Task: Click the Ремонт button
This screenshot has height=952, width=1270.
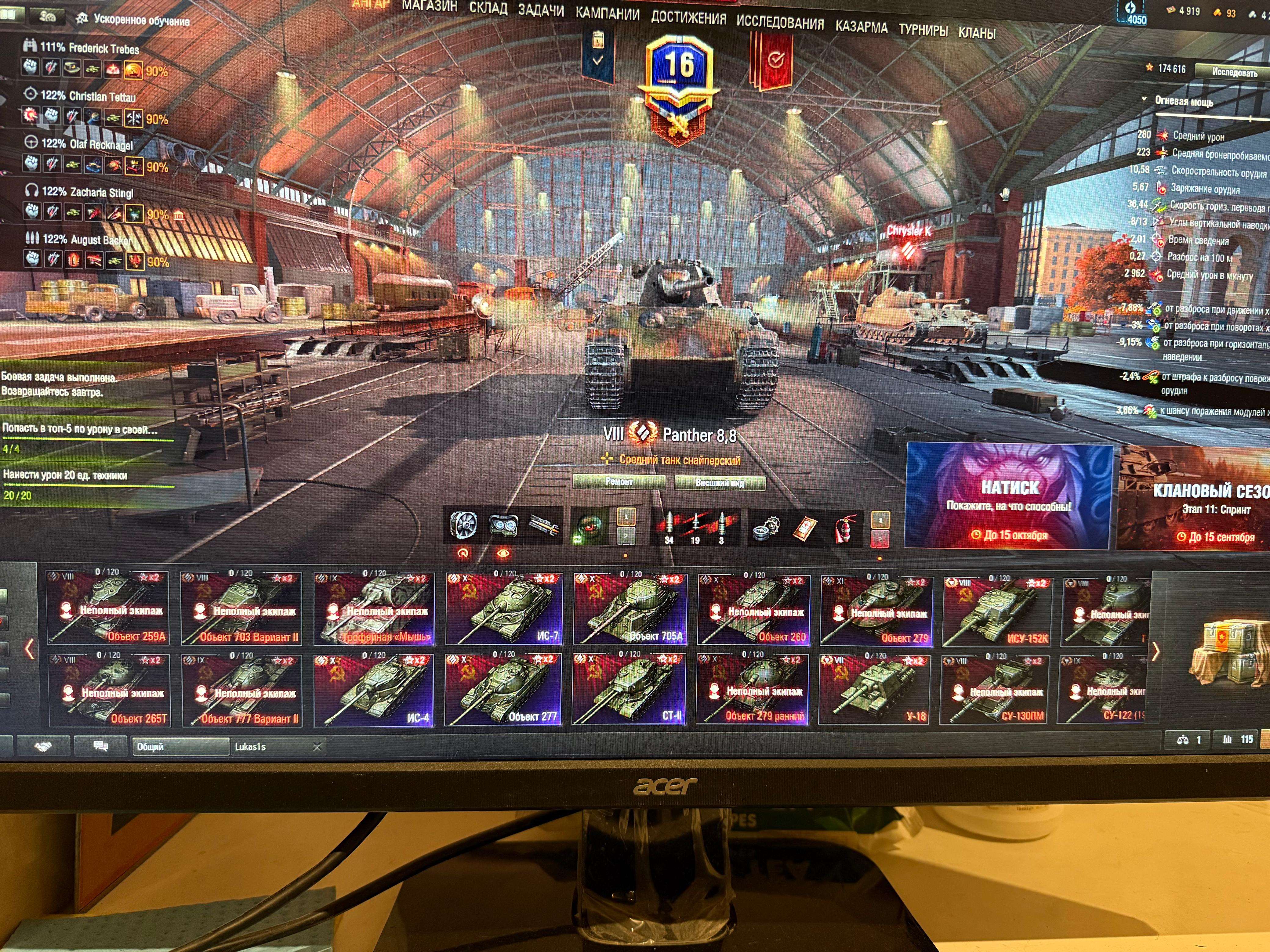Action: (x=619, y=482)
